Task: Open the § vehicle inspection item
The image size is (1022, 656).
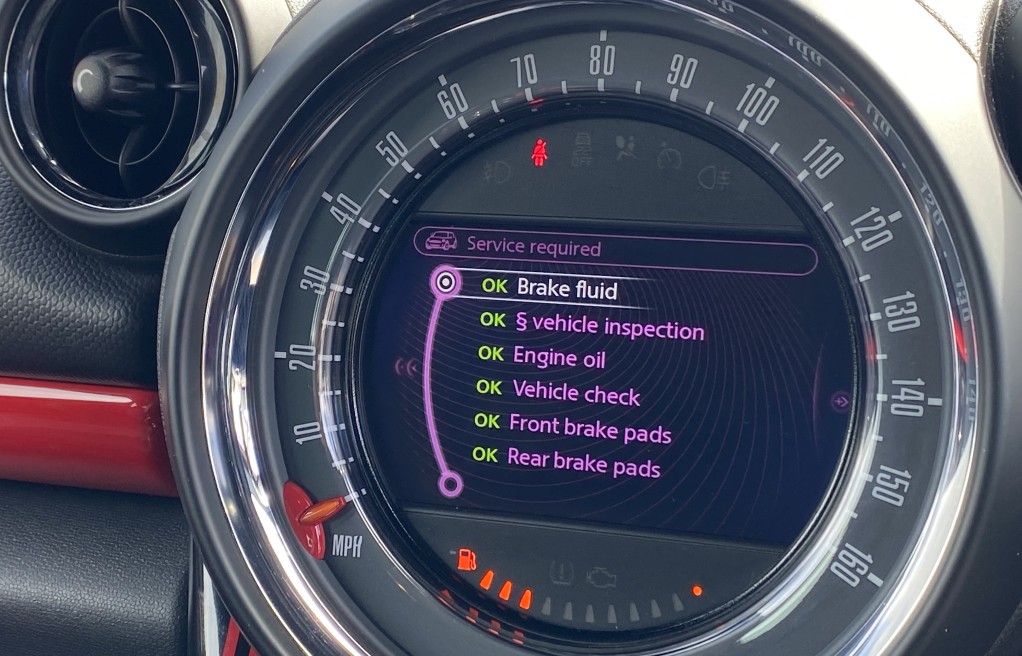Action: point(607,326)
